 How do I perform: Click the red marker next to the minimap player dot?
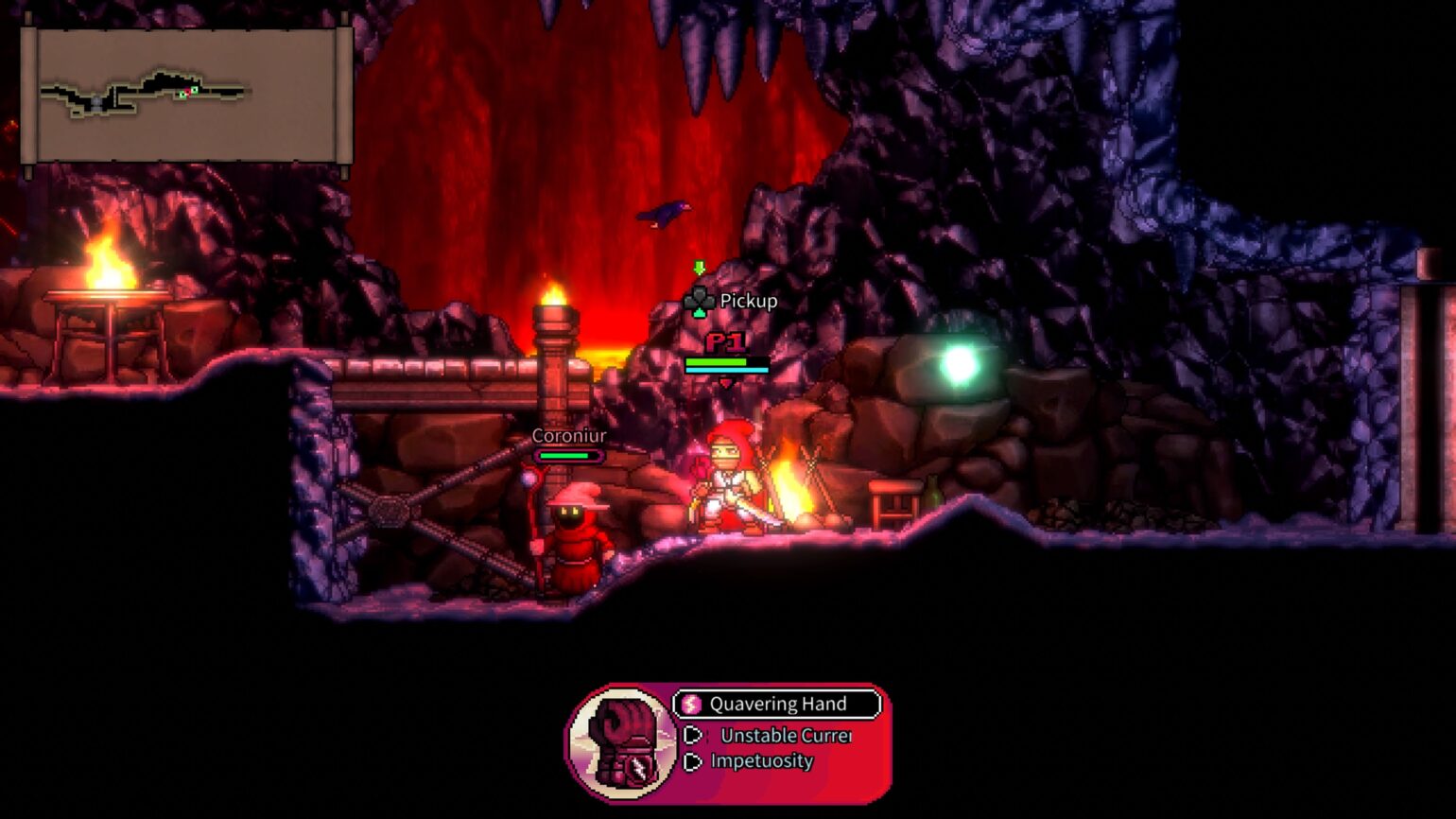point(187,92)
